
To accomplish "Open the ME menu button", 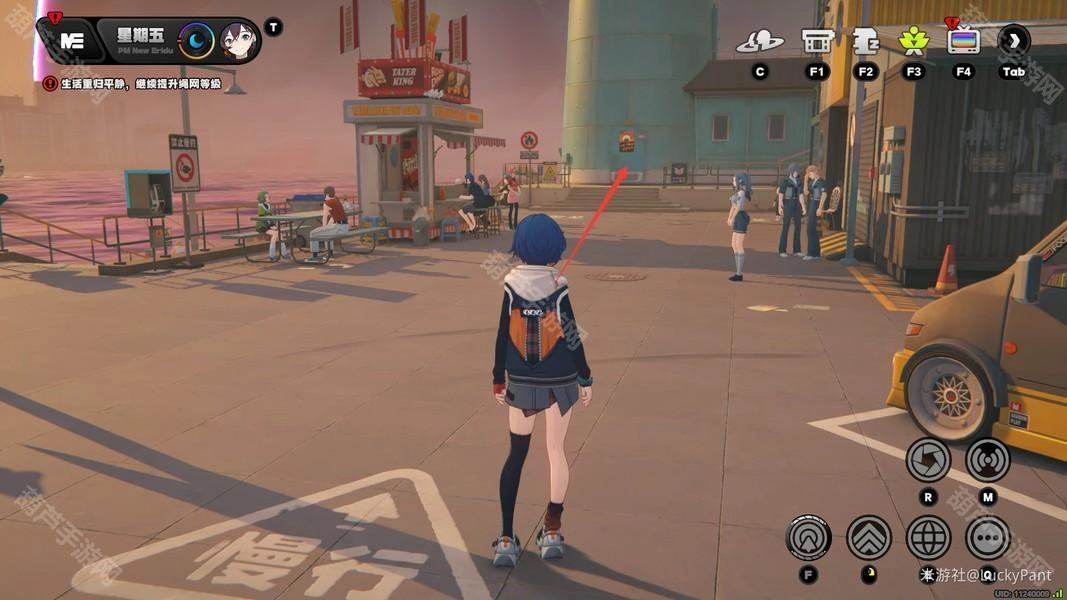I will tap(71, 41).
